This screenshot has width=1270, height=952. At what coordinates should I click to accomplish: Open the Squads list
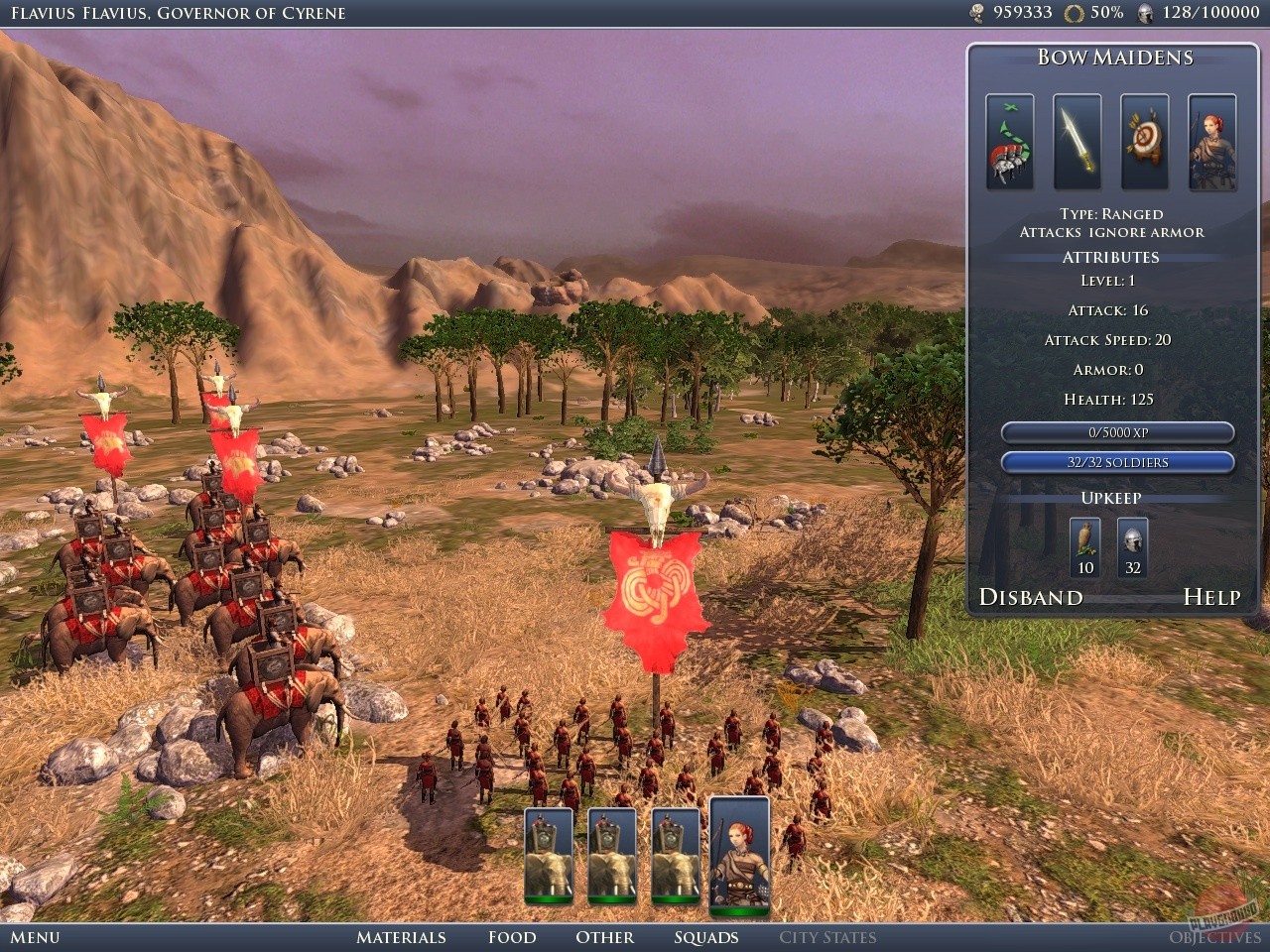point(706,937)
